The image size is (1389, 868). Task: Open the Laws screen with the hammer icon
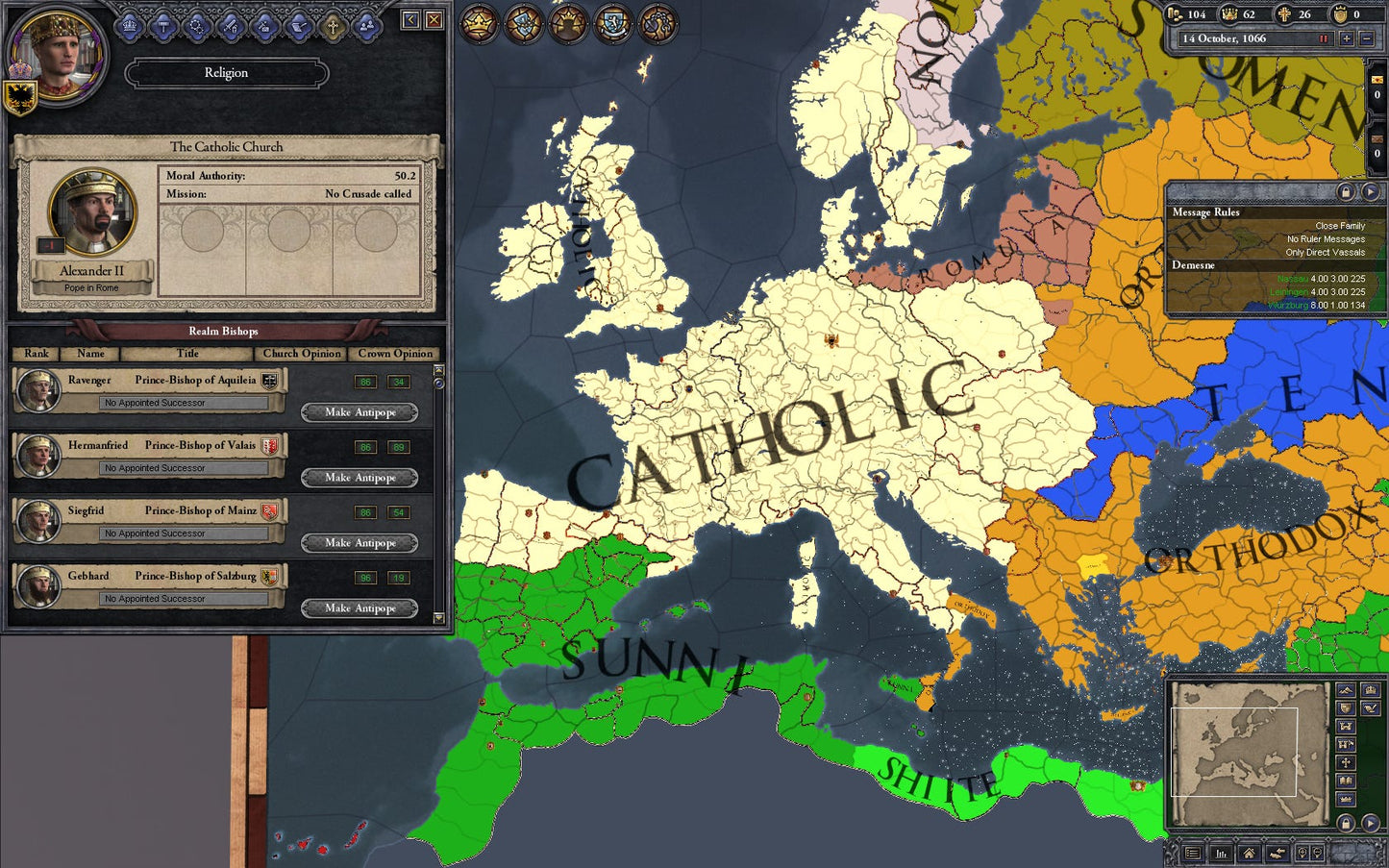tap(163, 24)
